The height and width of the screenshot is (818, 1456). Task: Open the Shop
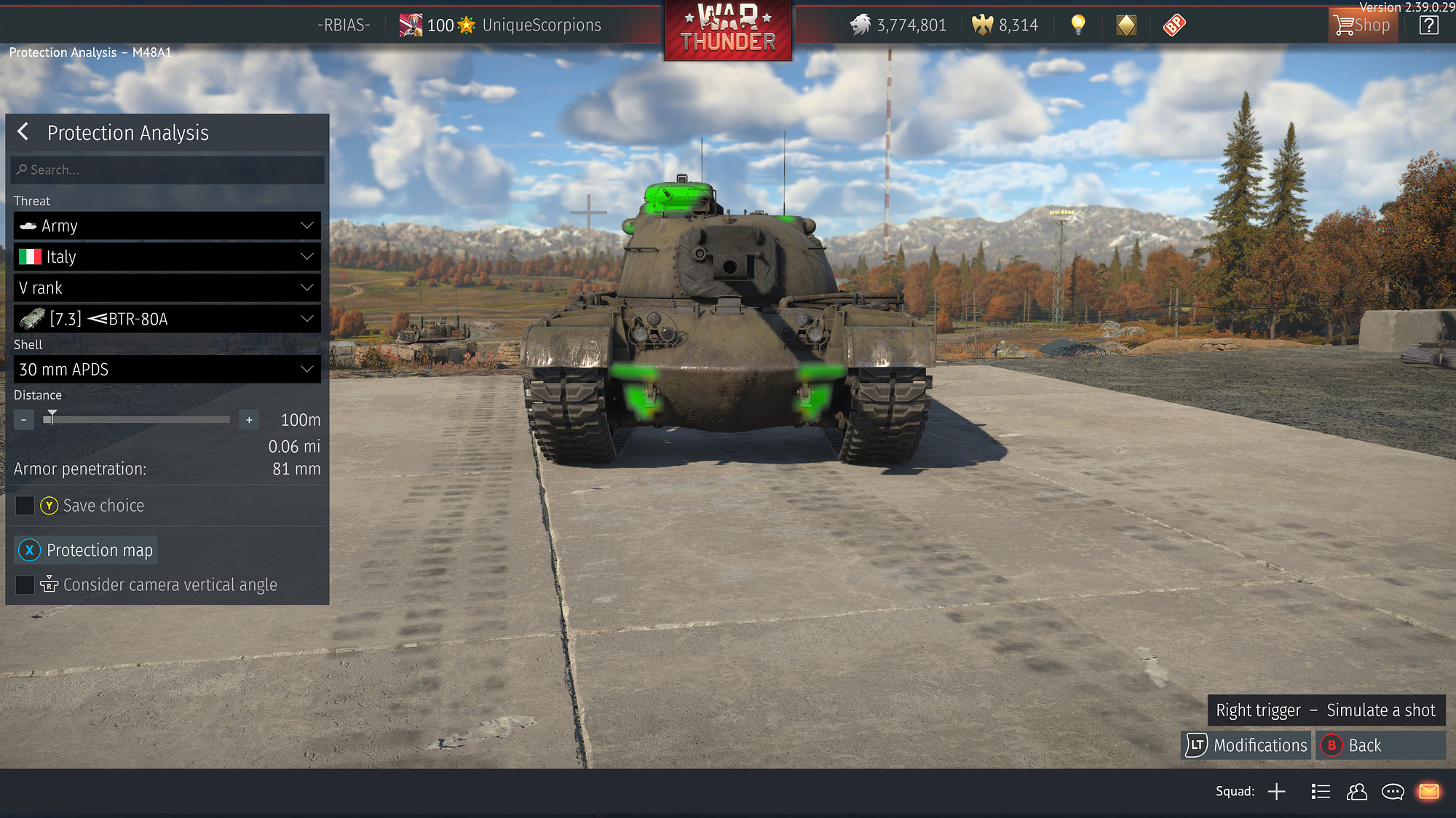pos(1362,24)
